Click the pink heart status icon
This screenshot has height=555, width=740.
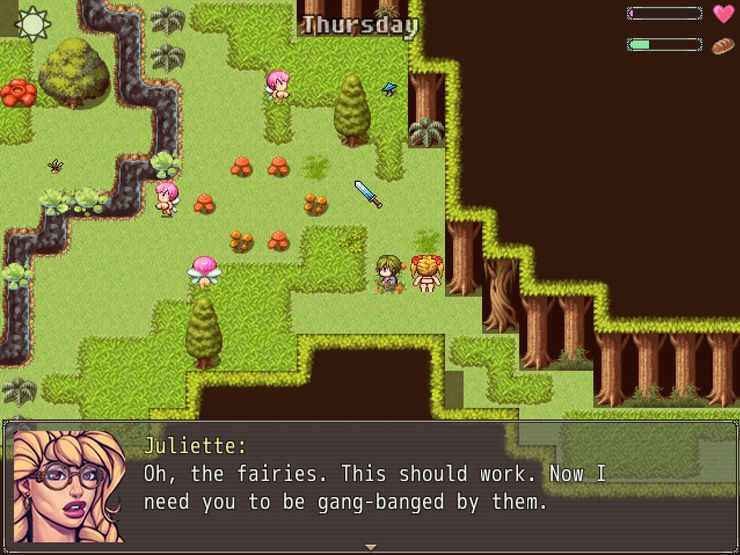723,14
